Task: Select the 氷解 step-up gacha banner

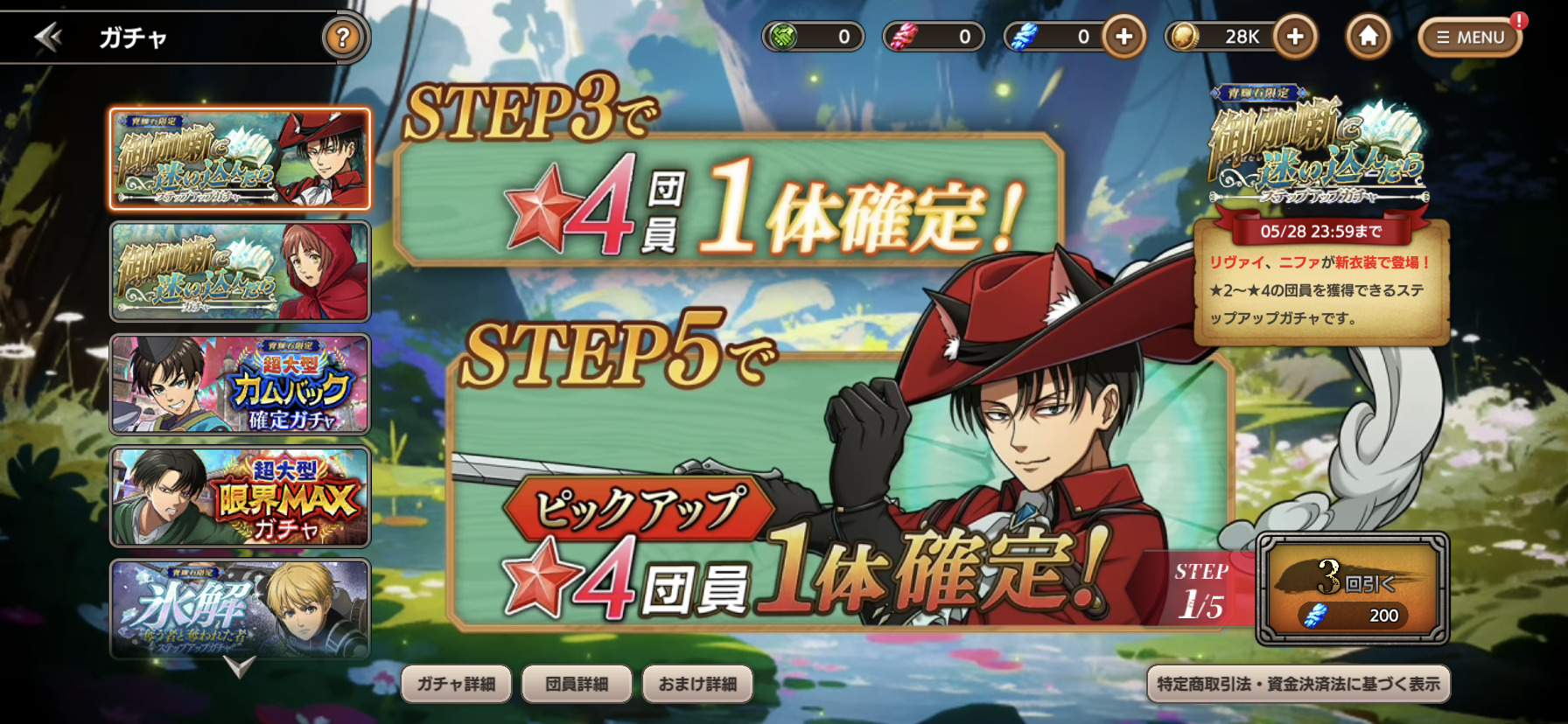Action: coord(240,608)
